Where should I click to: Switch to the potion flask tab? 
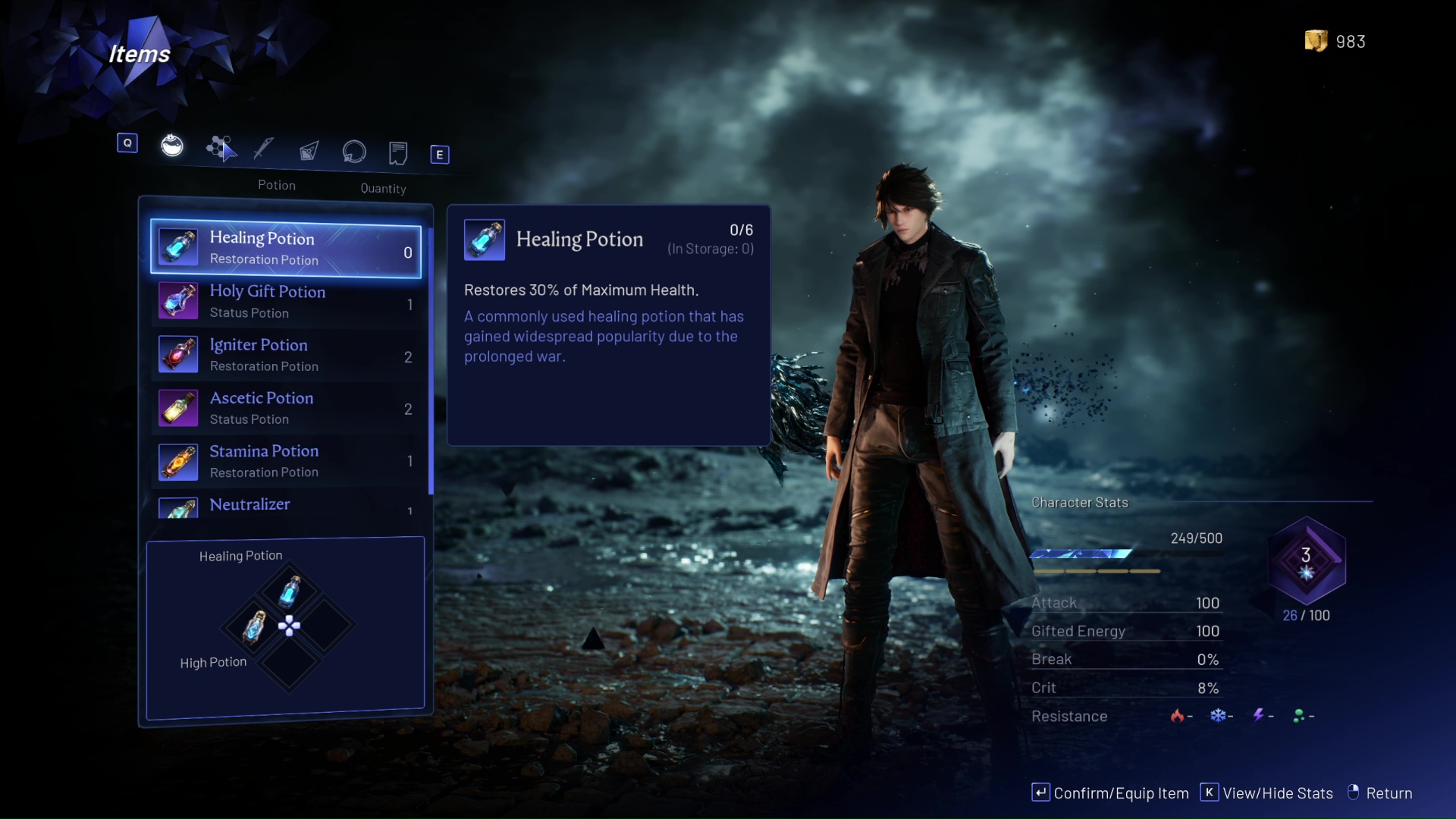tap(172, 145)
